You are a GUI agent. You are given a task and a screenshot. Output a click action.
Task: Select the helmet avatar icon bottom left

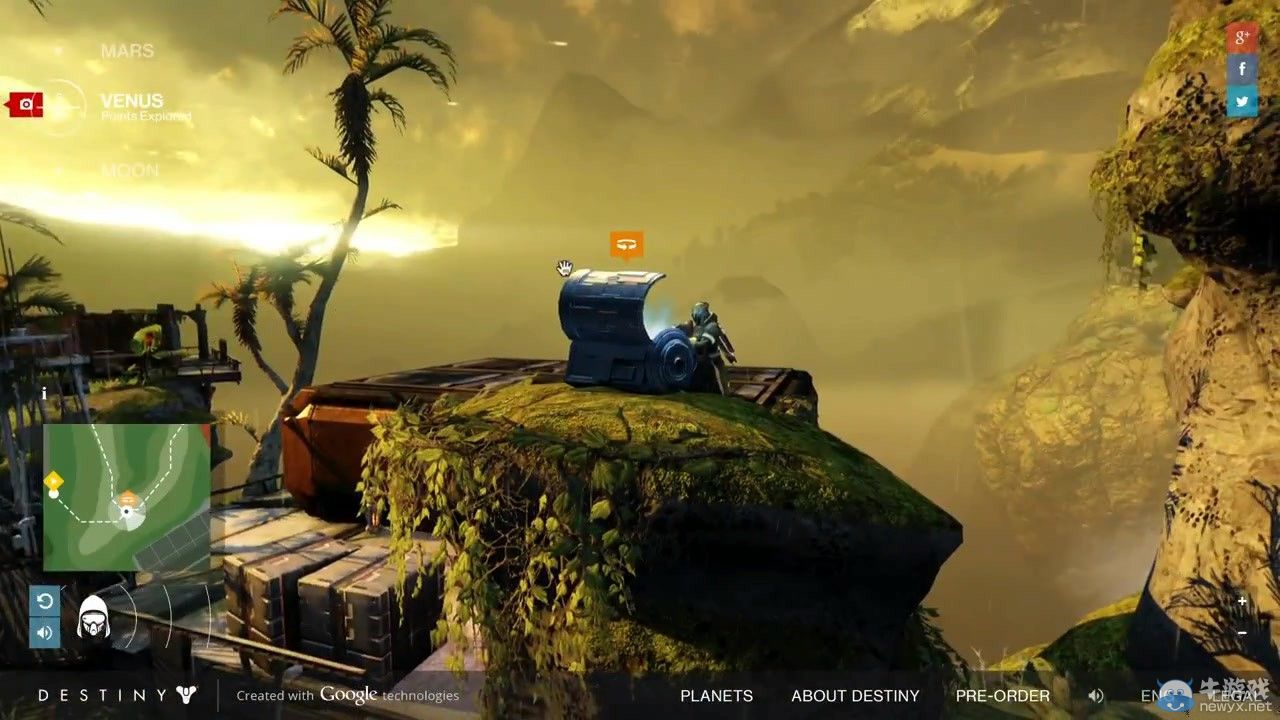point(95,615)
